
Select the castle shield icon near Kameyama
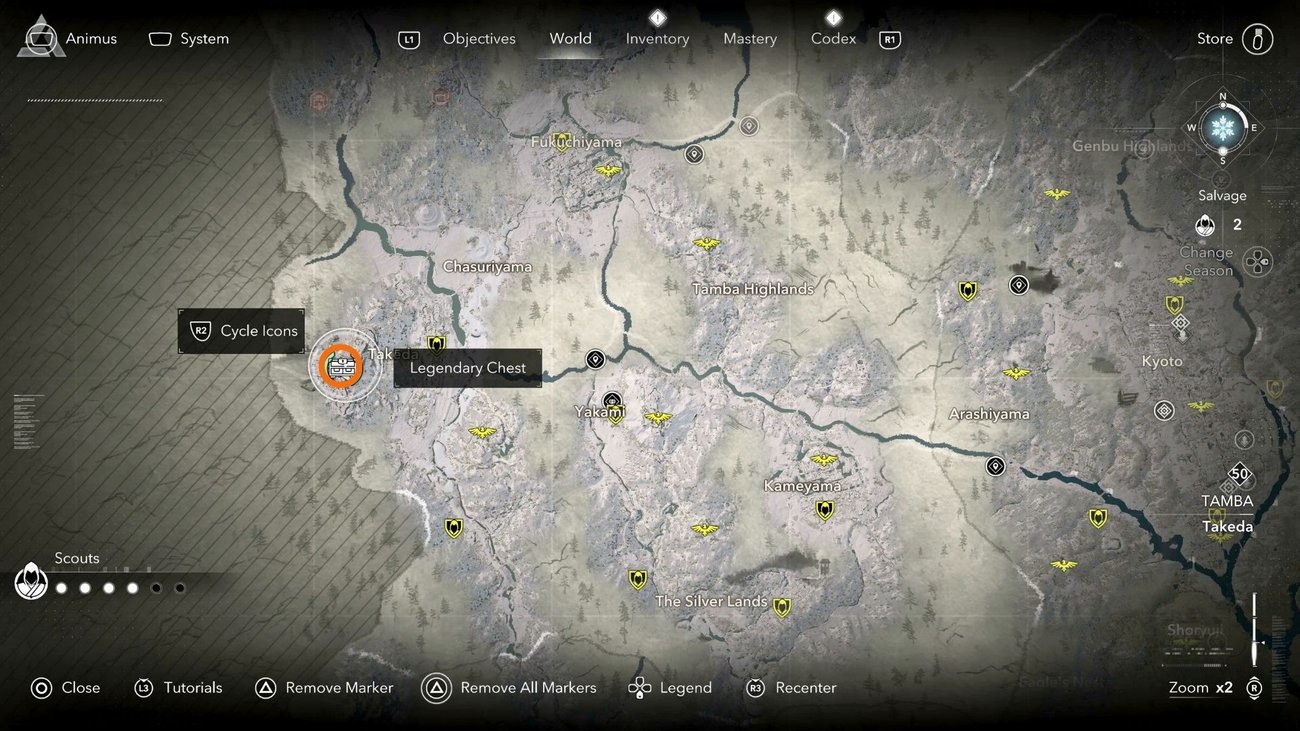point(824,510)
